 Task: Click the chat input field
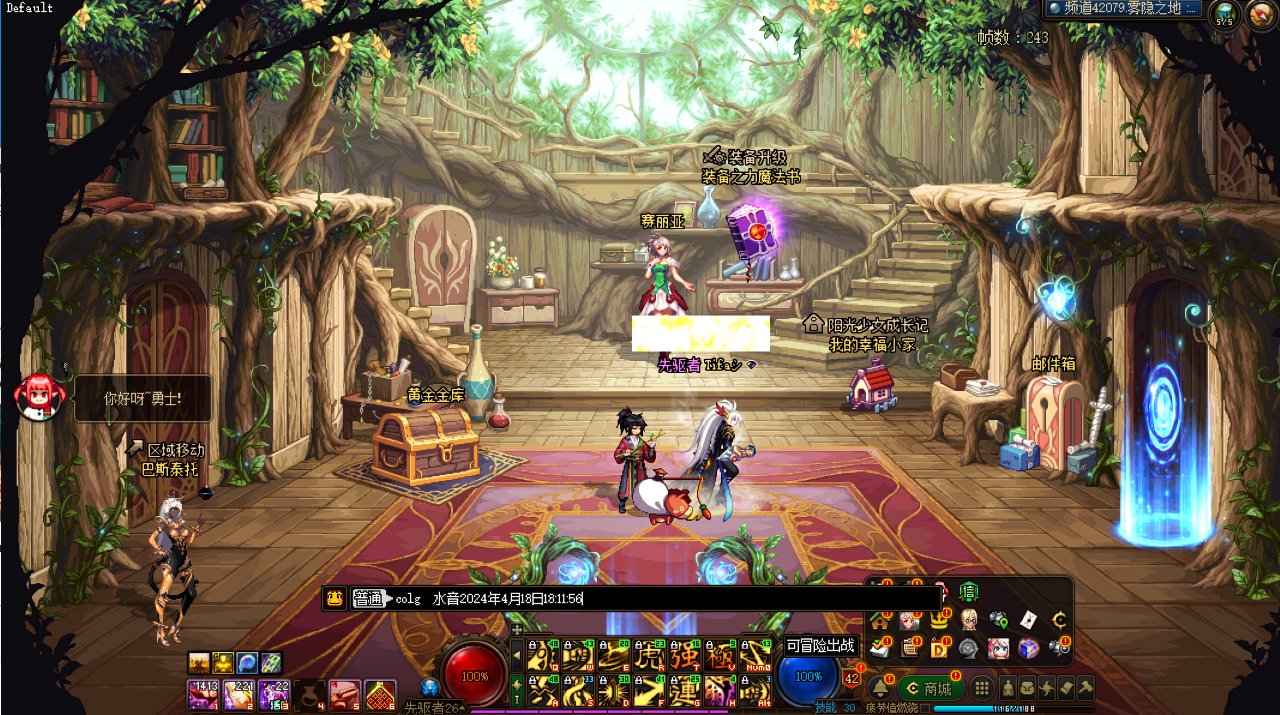pyautogui.click(x=660, y=598)
